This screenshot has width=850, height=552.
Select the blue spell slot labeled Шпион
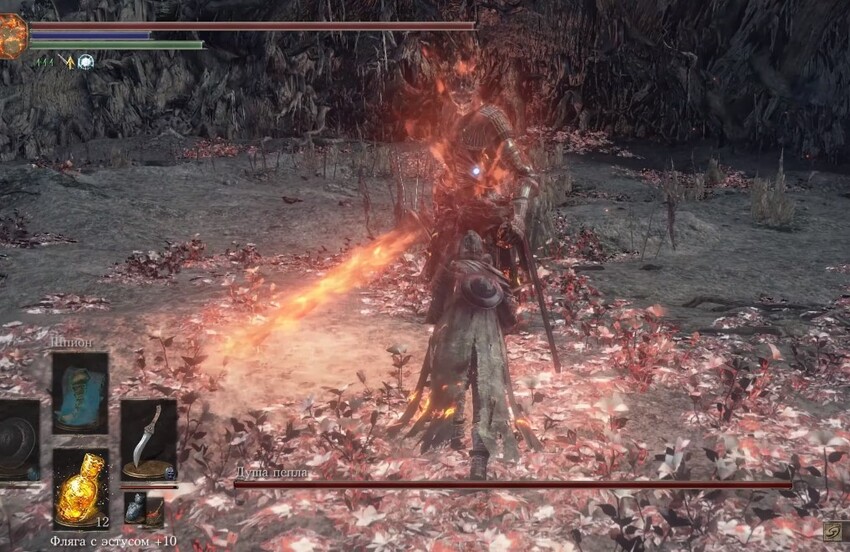click(80, 393)
